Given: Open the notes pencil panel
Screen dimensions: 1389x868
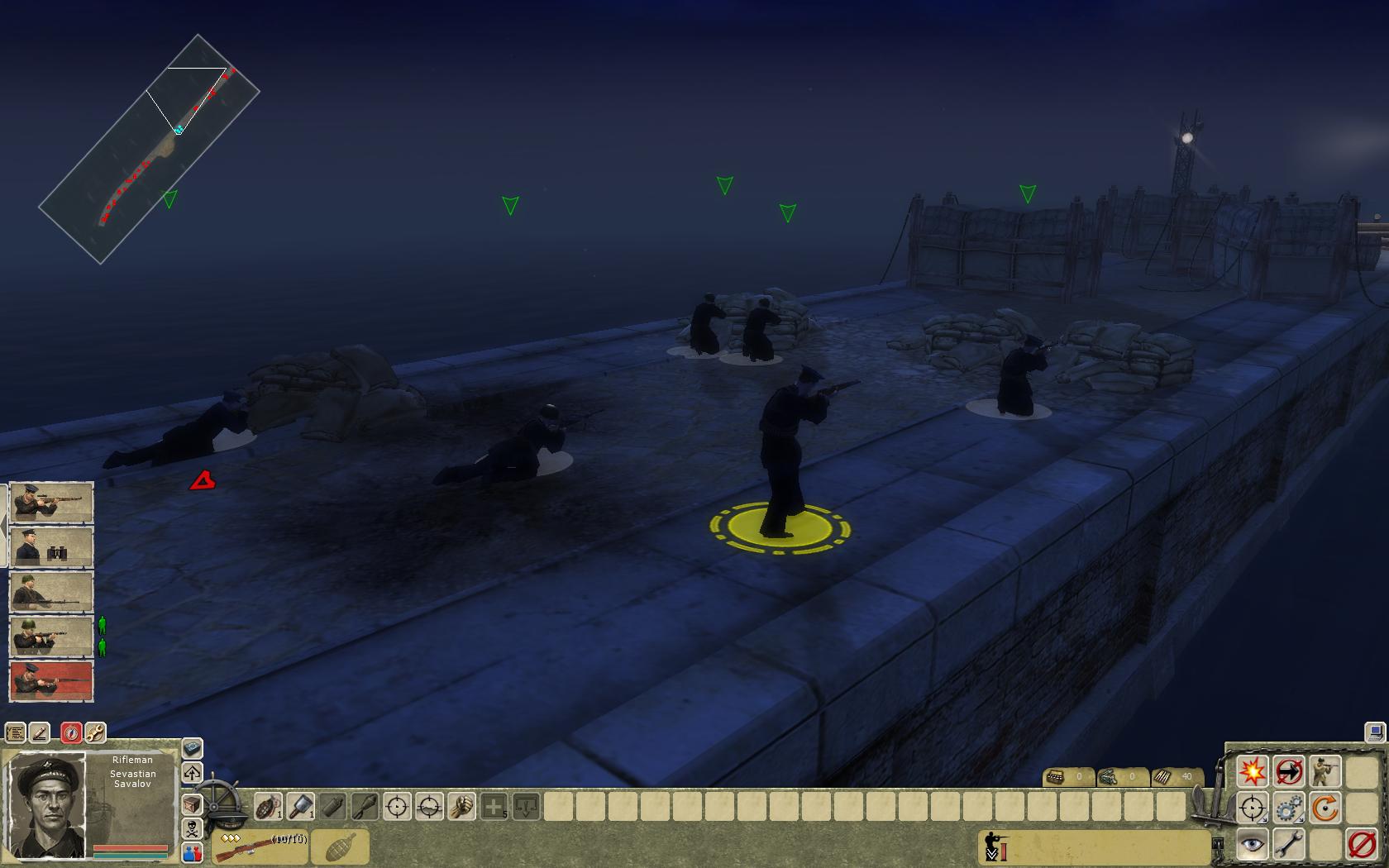Looking at the screenshot, I should coord(39,733).
